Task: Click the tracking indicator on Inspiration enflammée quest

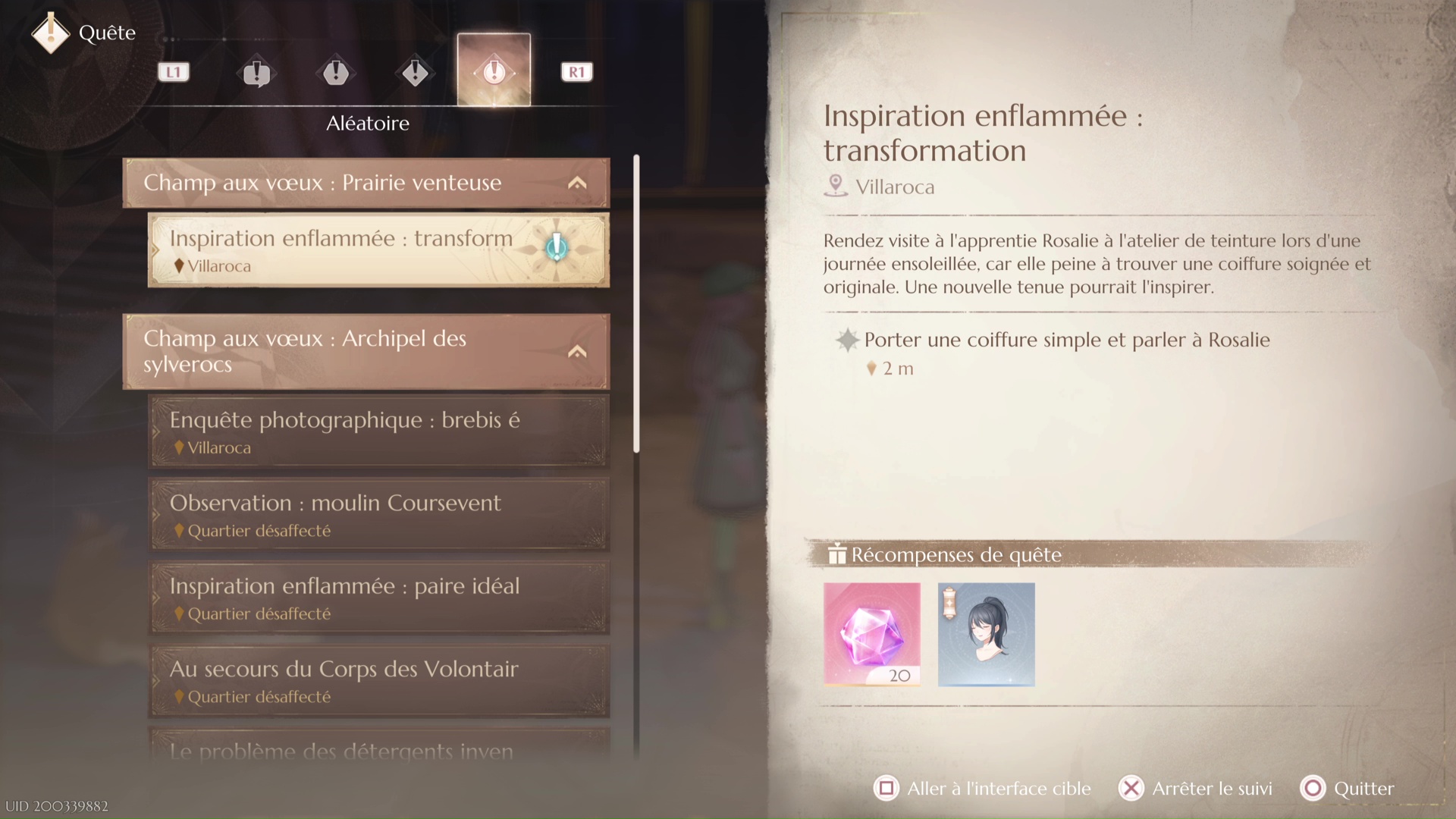Action: click(556, 246)
